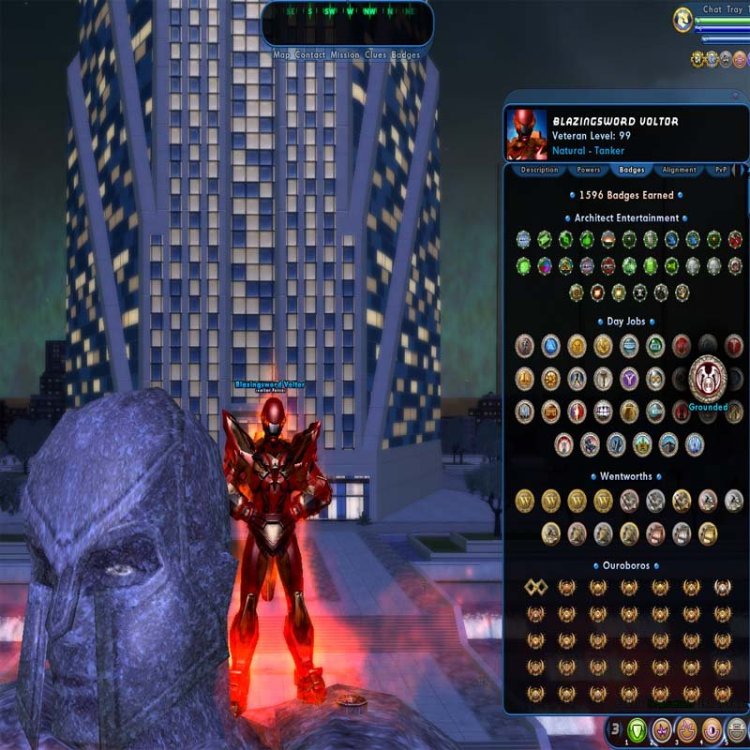This screenshot has height=750, width=750.
Task: Switch to the Powers tab
Action: tap(587, 170)
